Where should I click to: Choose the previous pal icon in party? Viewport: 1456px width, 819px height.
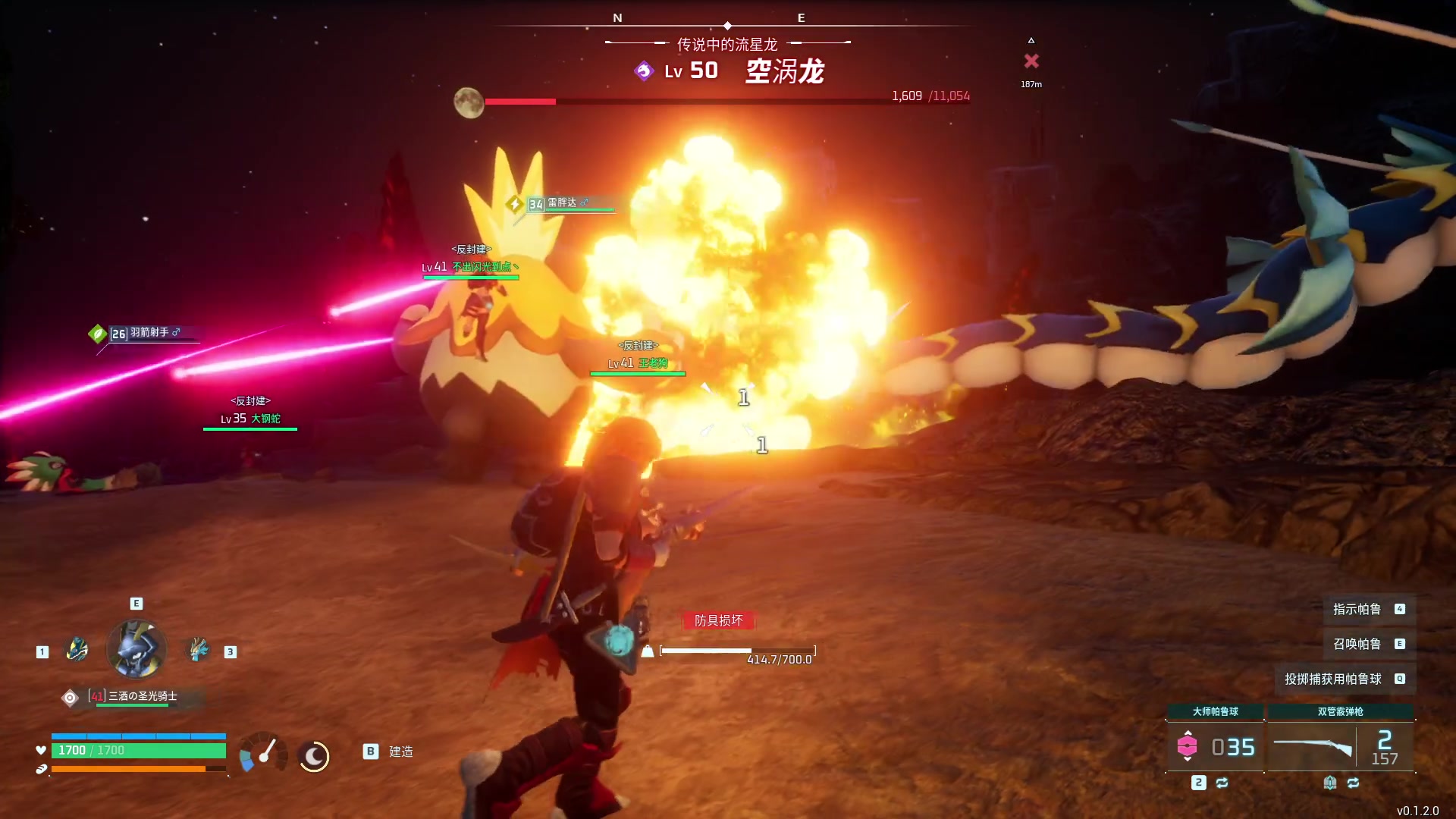pyautogui.click(x=77, y=650)
